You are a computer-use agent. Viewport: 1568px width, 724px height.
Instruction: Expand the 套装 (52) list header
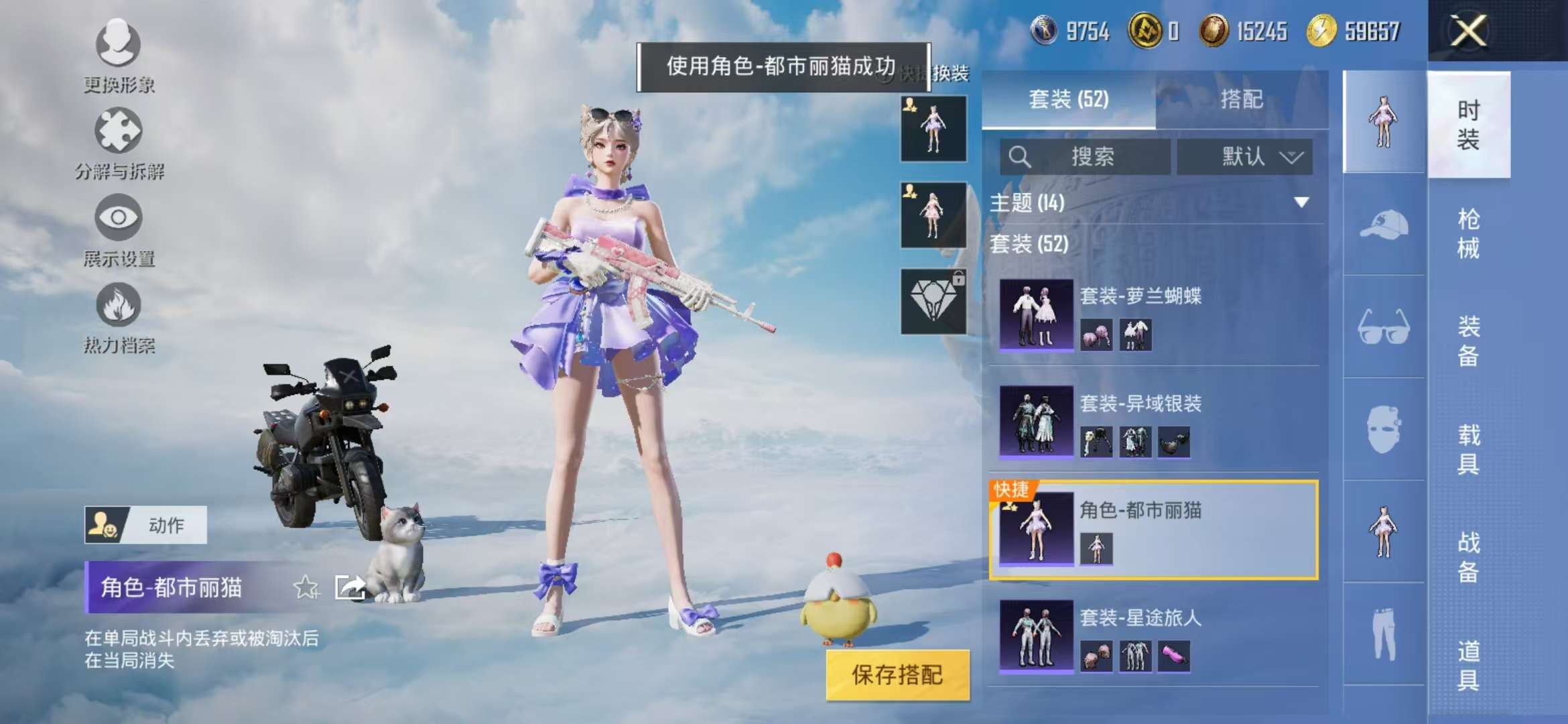[x=1032, y=245]
